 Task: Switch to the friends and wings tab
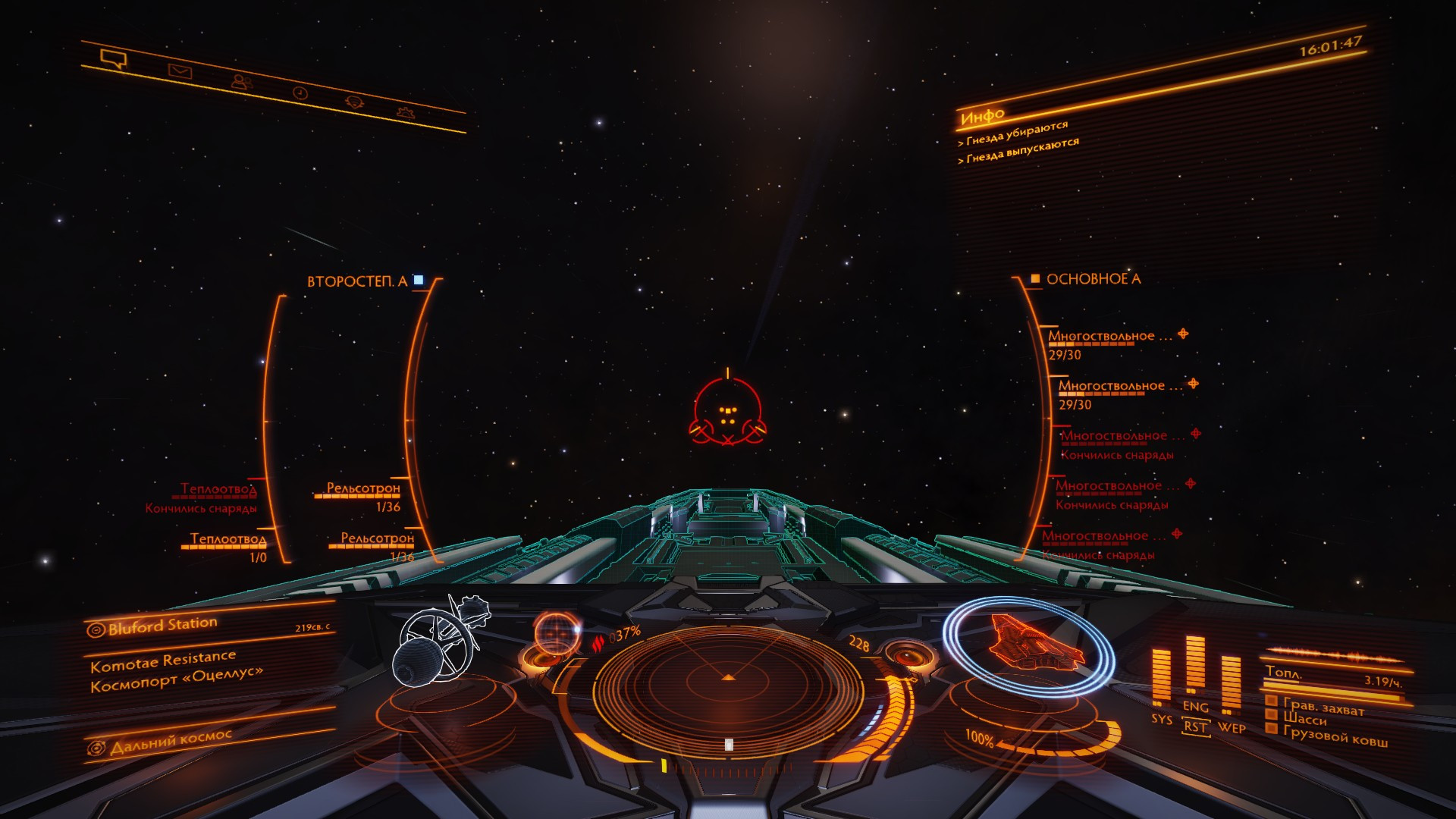tap(242, 82)
